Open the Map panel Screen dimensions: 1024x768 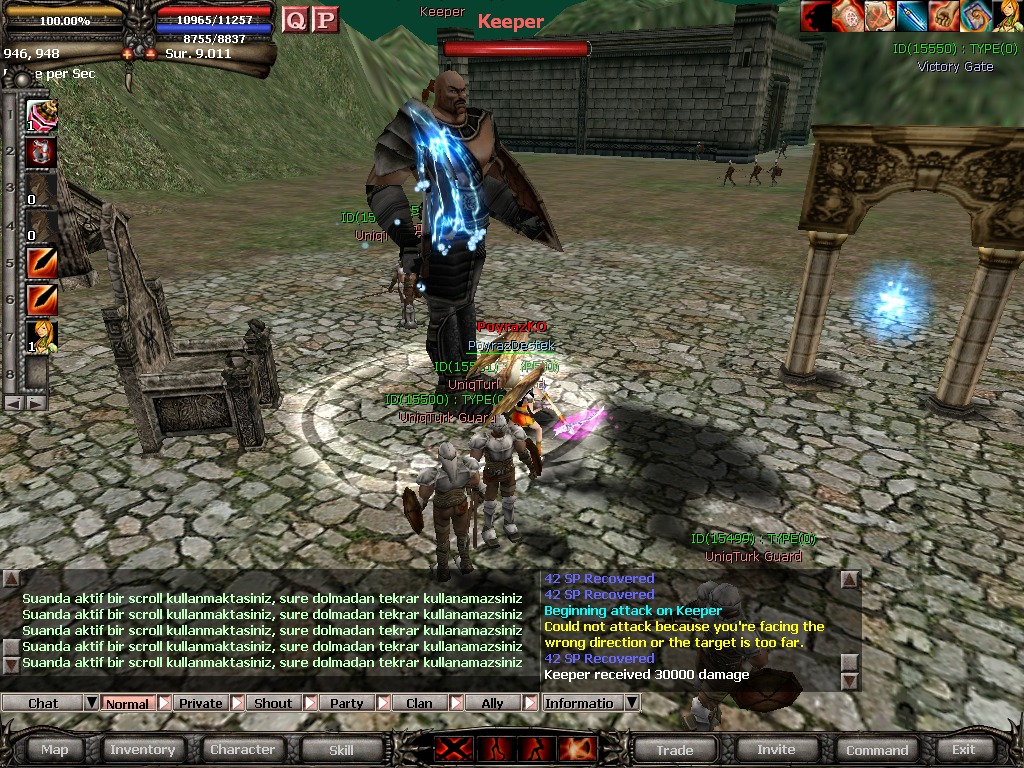(55, 749)
